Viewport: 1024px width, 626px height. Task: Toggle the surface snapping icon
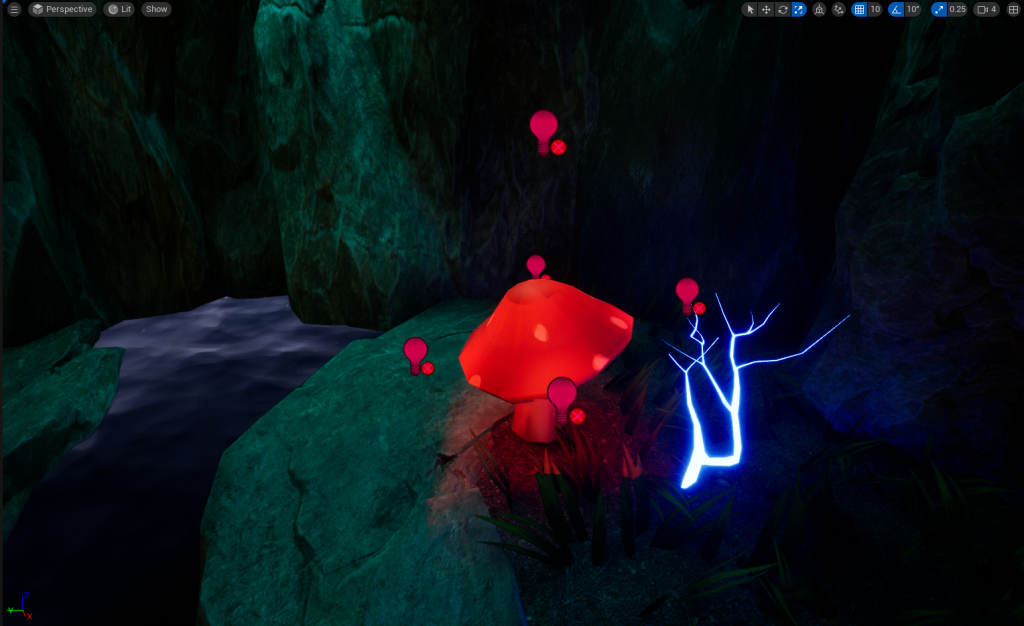tap(839, 9)
